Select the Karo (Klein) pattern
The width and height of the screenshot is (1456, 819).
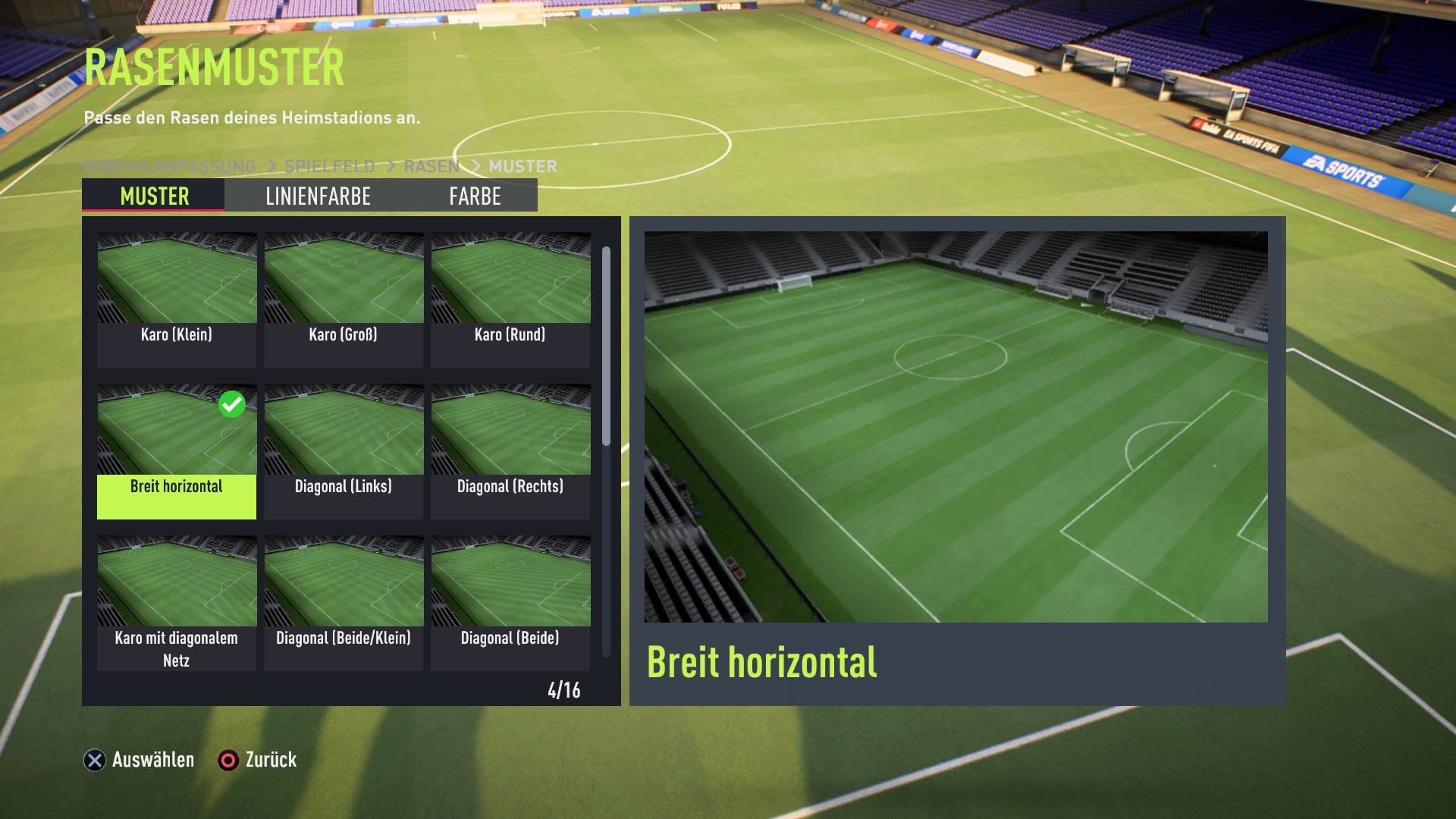[177, 300]
